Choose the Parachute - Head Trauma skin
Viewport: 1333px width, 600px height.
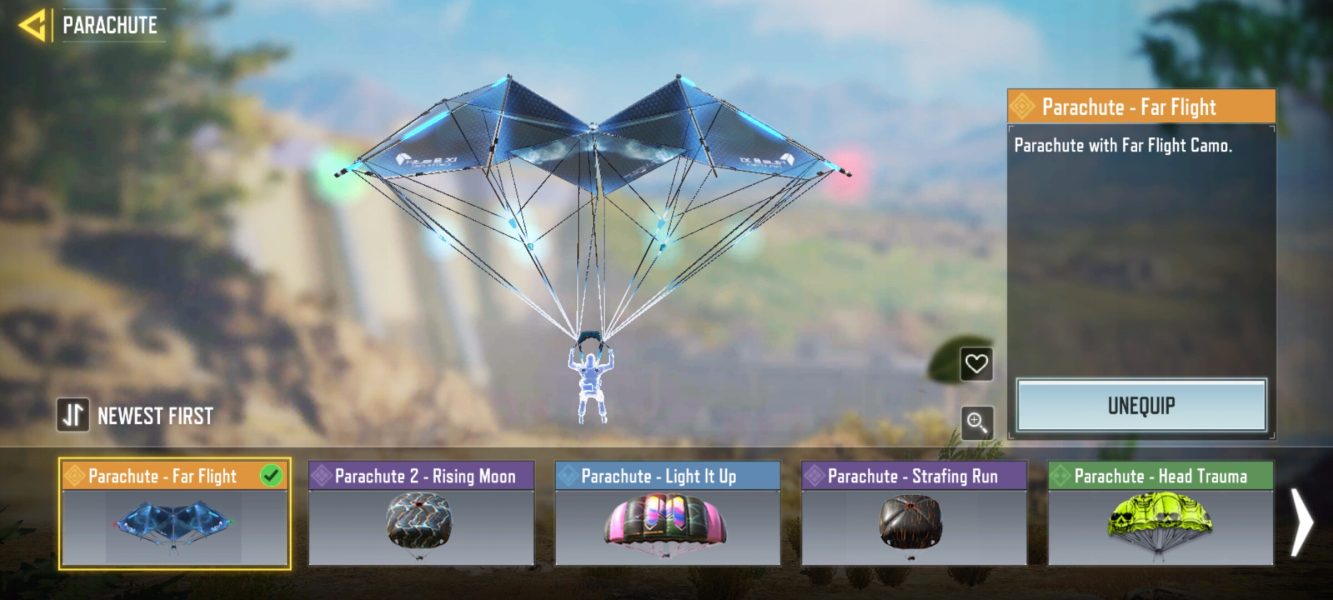(x=1160, y=514)
